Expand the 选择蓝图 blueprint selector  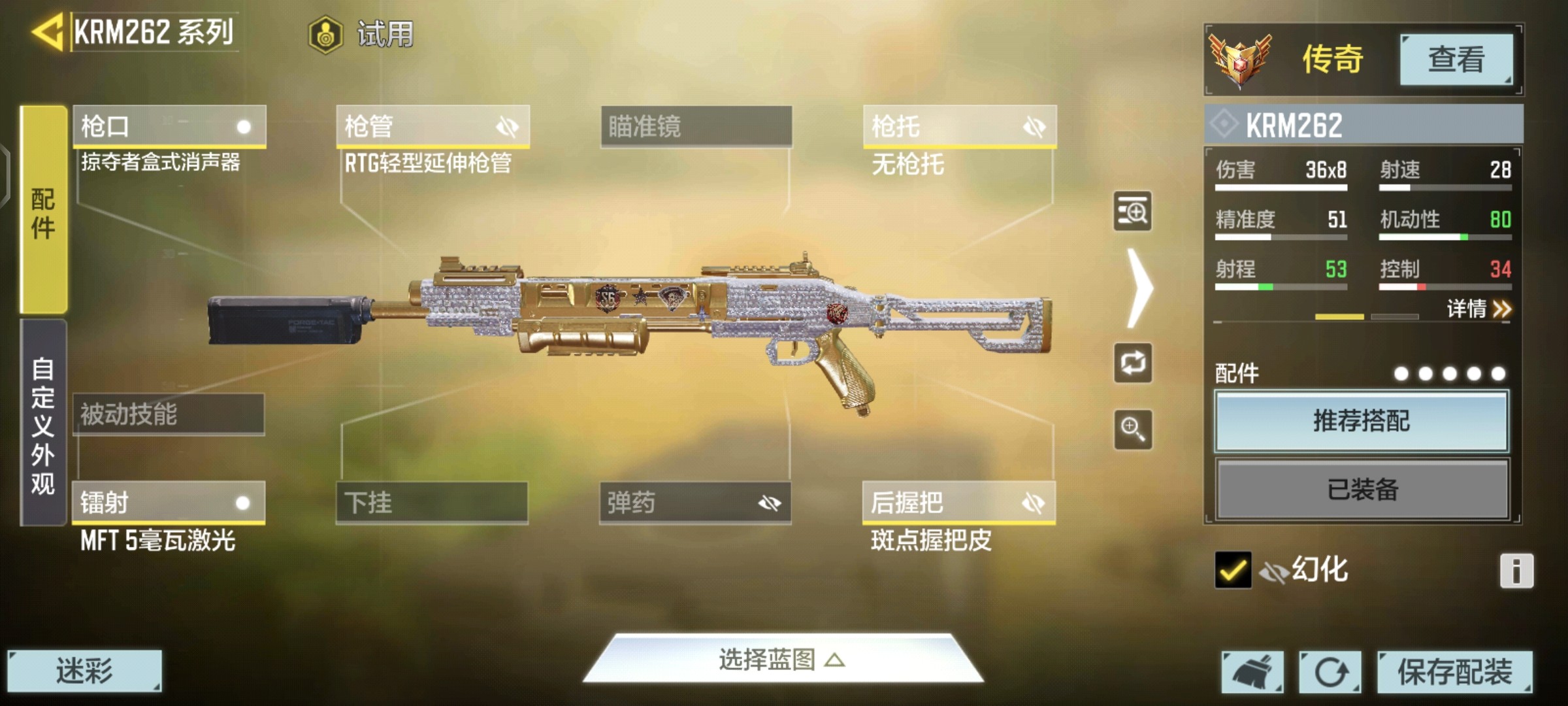[782, 660]
